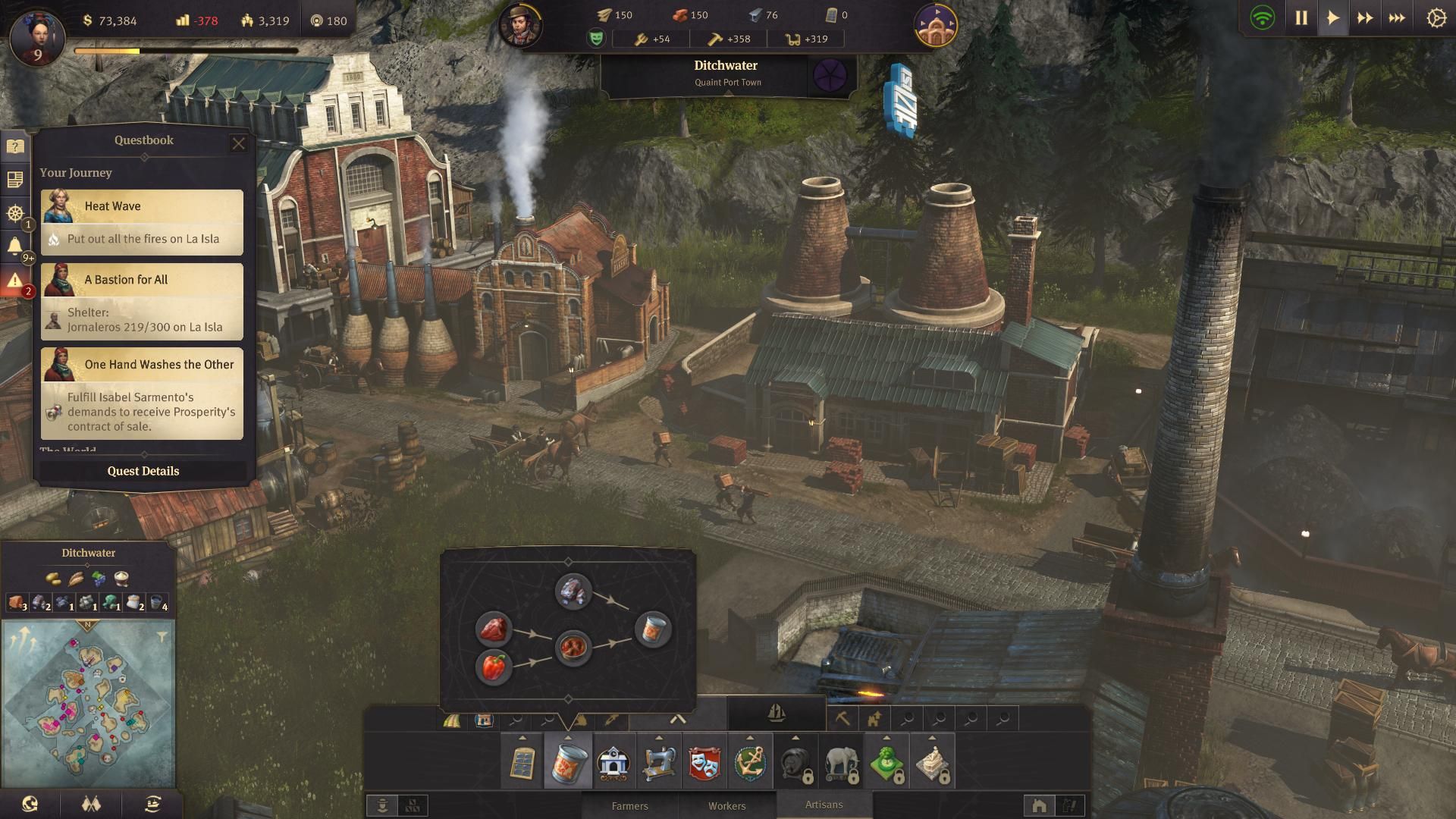Switch to the Workers building tab

726,805
